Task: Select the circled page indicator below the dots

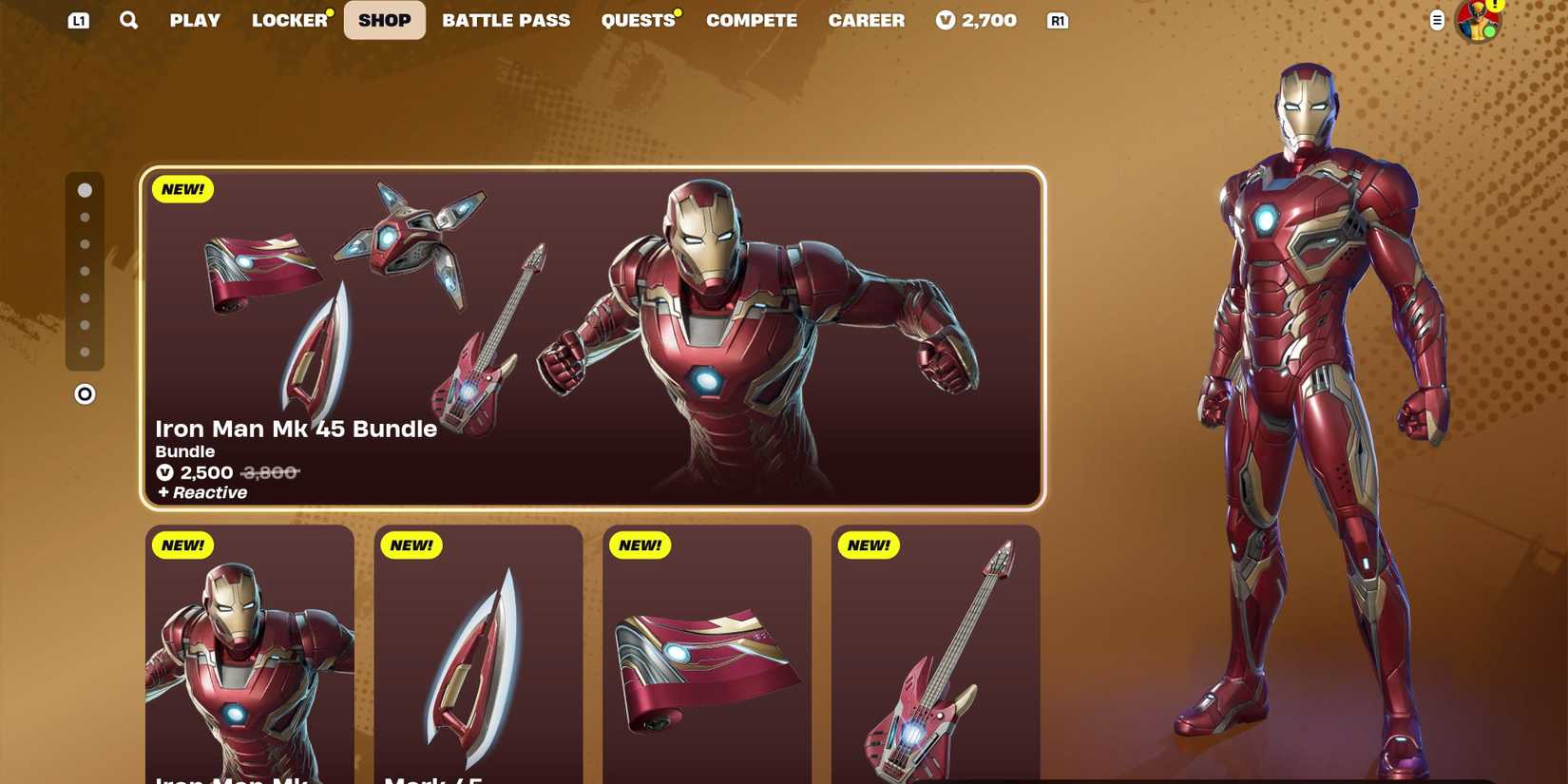Action: tap(85, 392)
